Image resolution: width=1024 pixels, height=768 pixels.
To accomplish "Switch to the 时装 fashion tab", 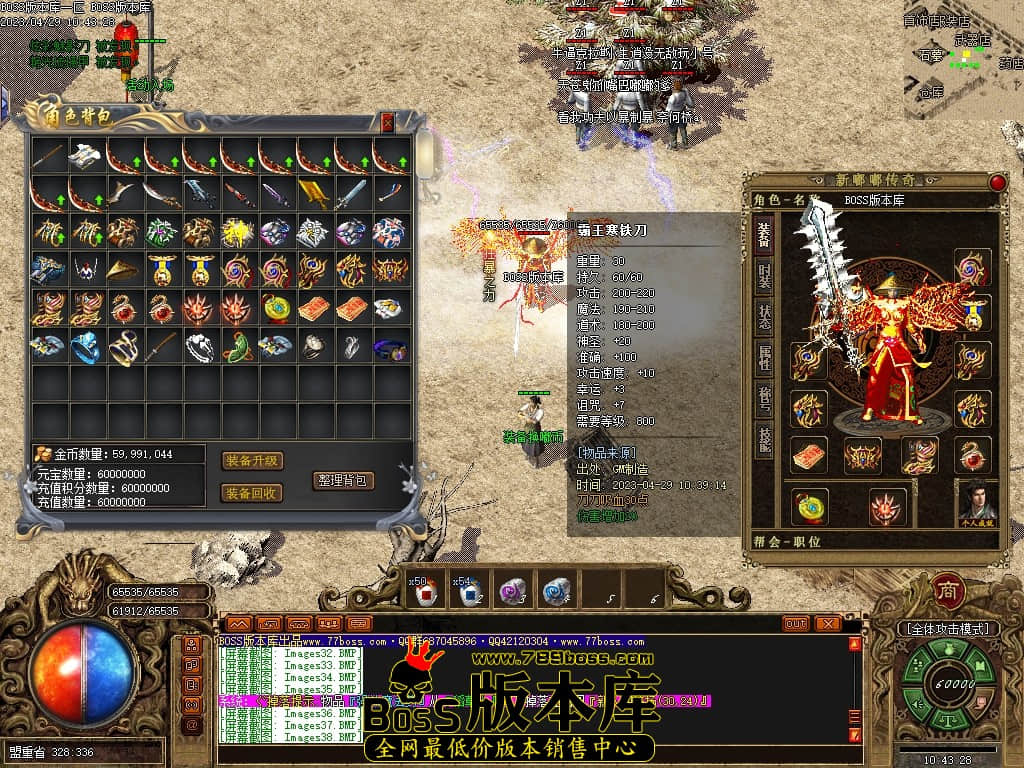I will click(763, 275).
